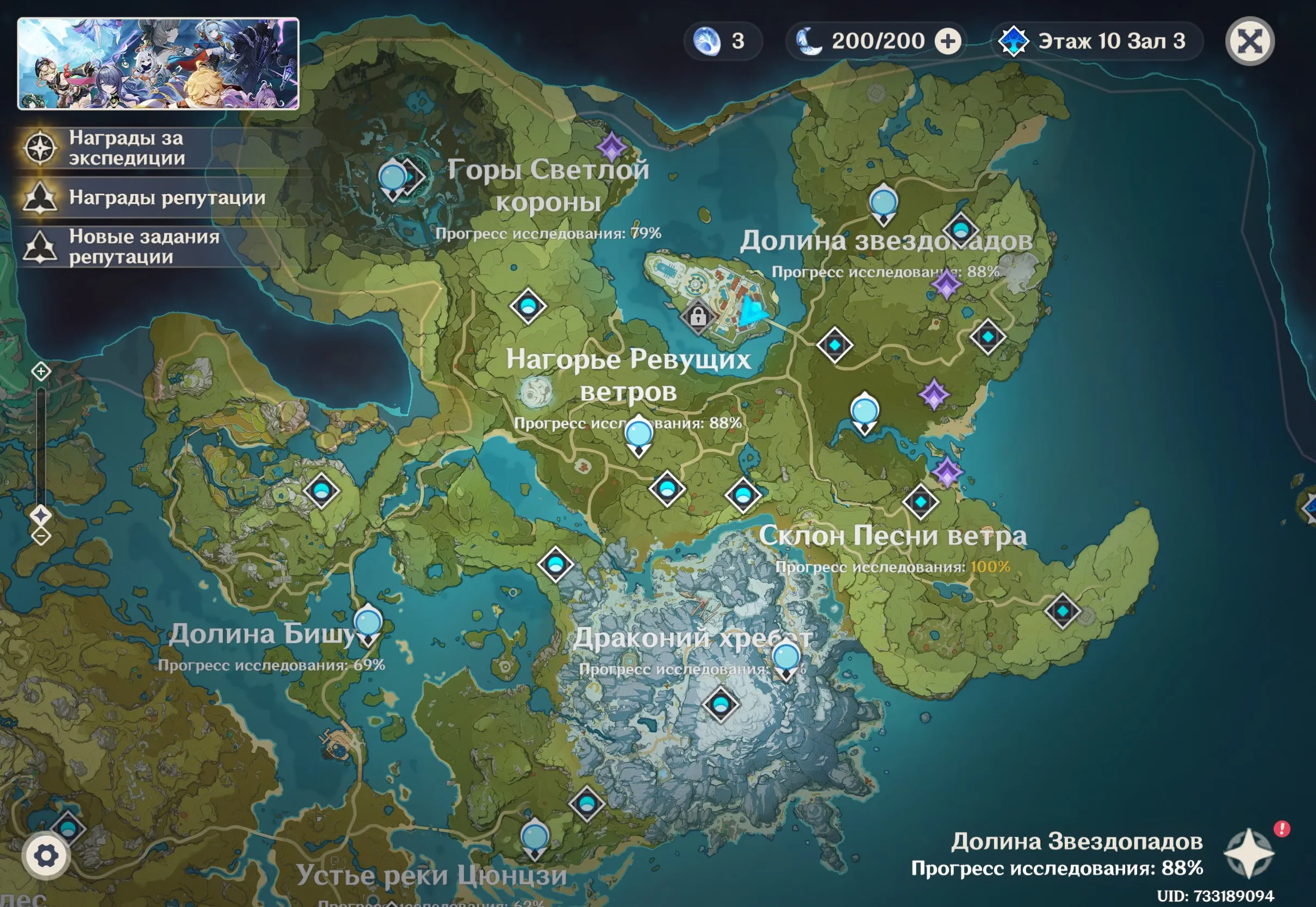This screenshot has width=1316, height=907.
Task: Open map settings gear icon
Action: [46, 855]
